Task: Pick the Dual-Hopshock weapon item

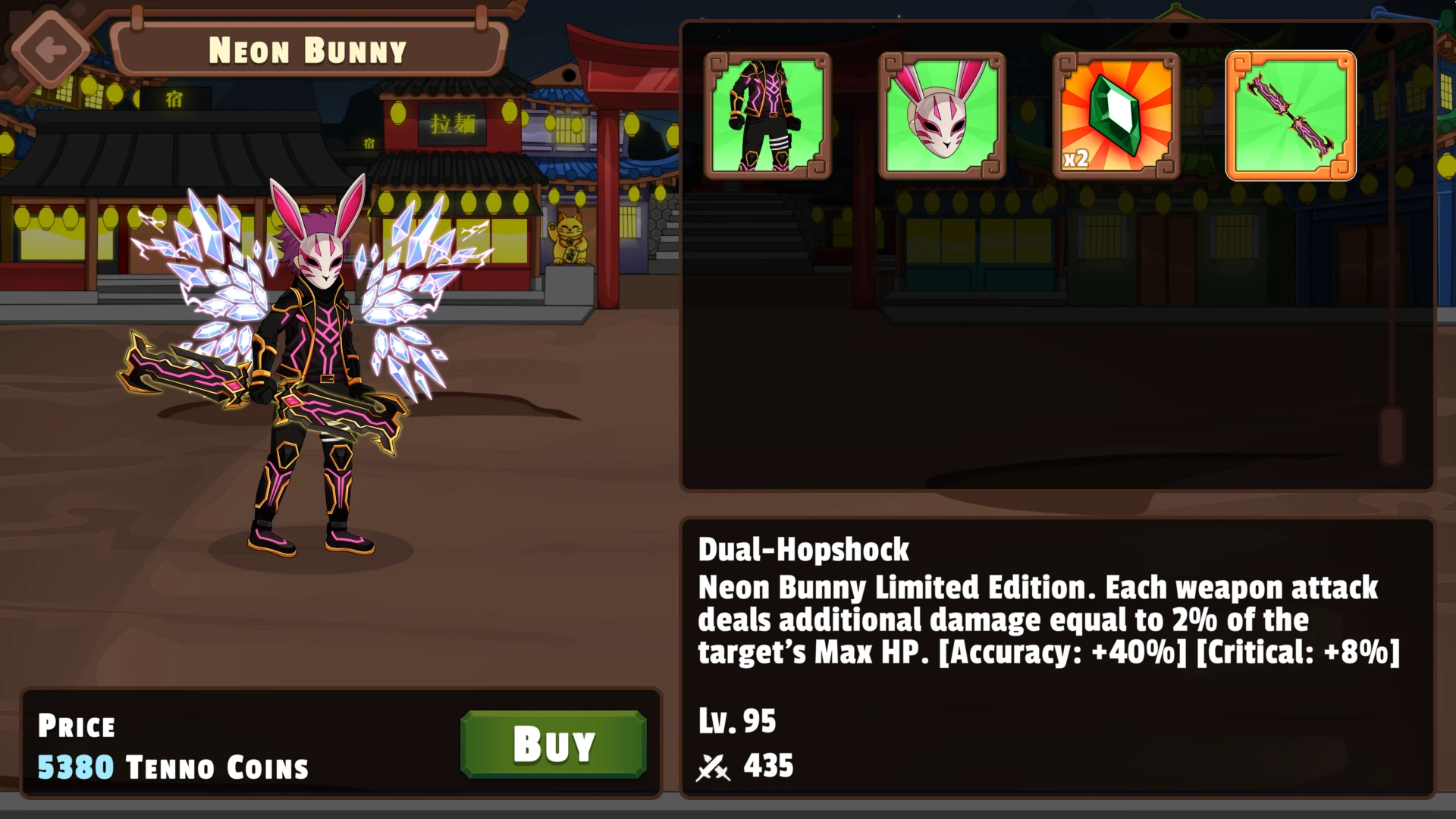Action: tap(1291, 116)
